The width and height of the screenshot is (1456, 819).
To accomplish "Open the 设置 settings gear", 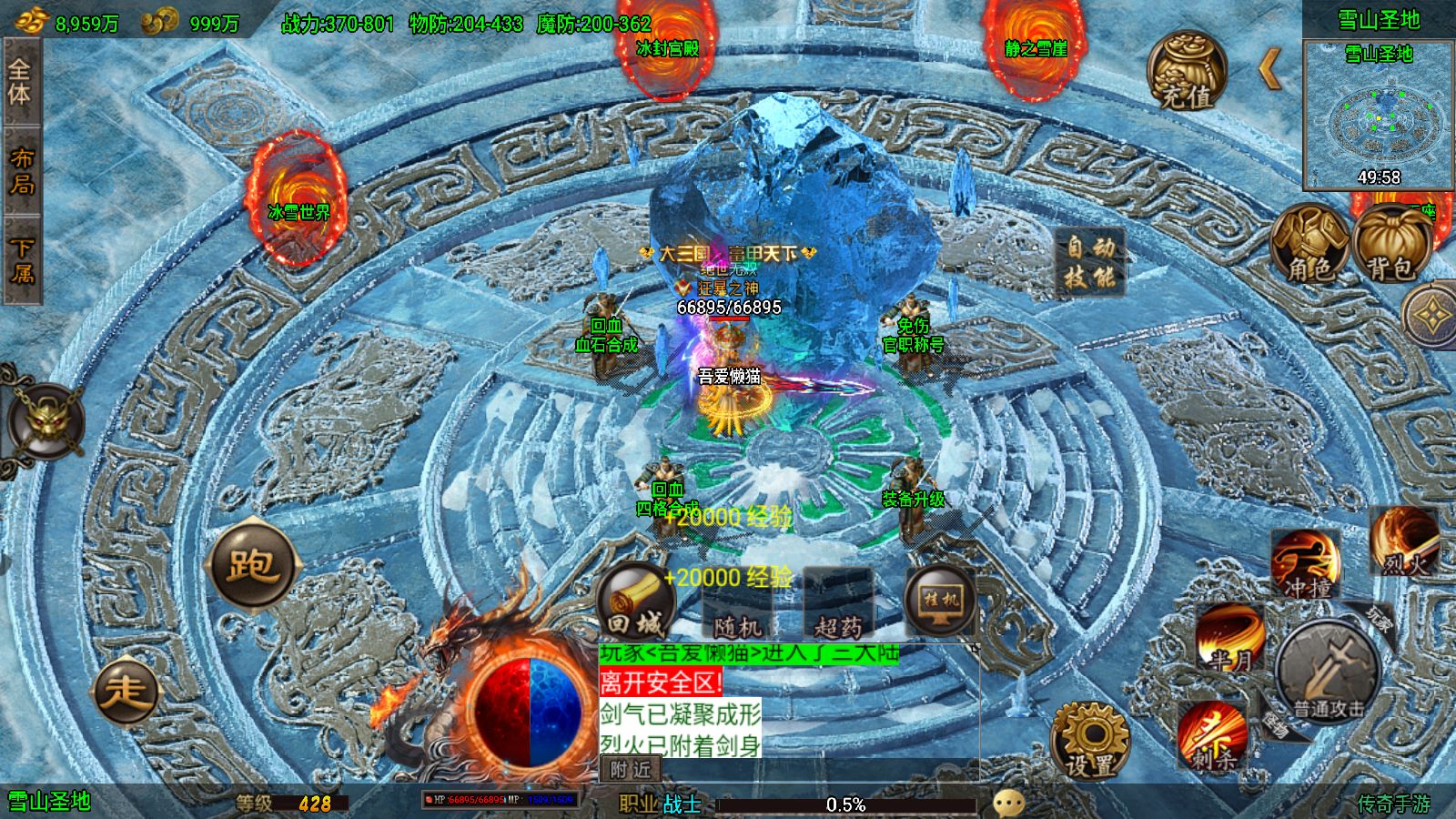I will coord(1090,741).
